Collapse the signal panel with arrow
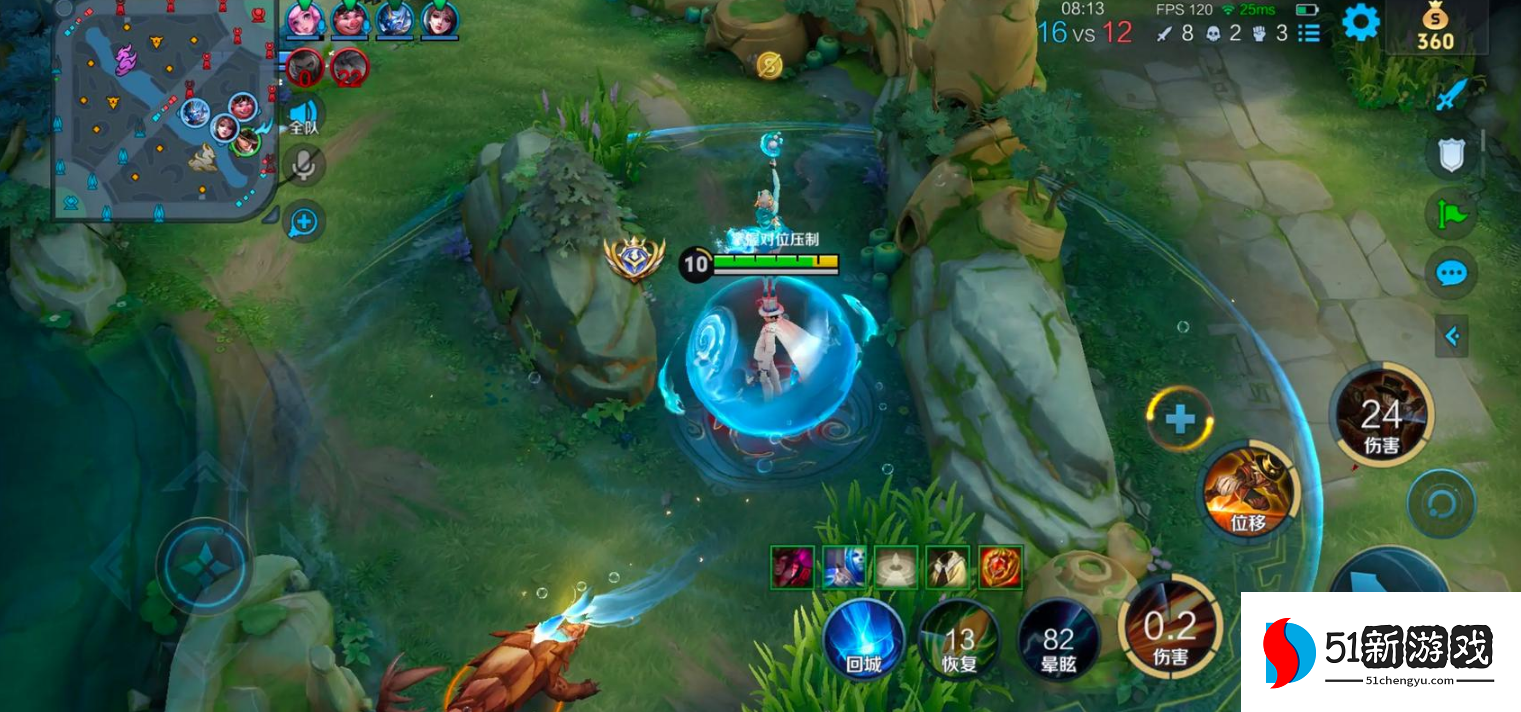This screenshot has height=712, width=1521. (x=1452, y=337)
